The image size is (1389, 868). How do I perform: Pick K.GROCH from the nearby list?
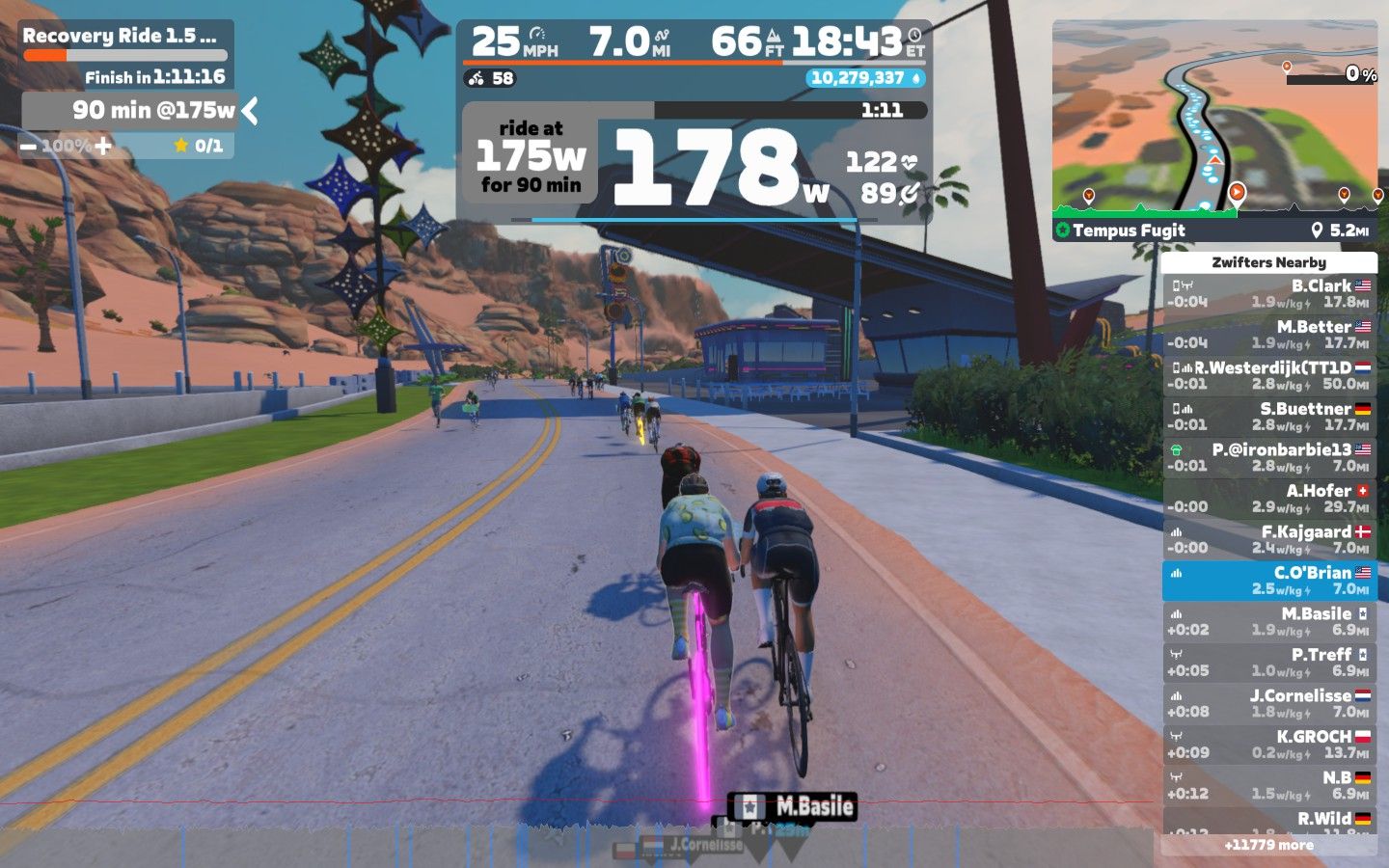(x=1268, y=745)
